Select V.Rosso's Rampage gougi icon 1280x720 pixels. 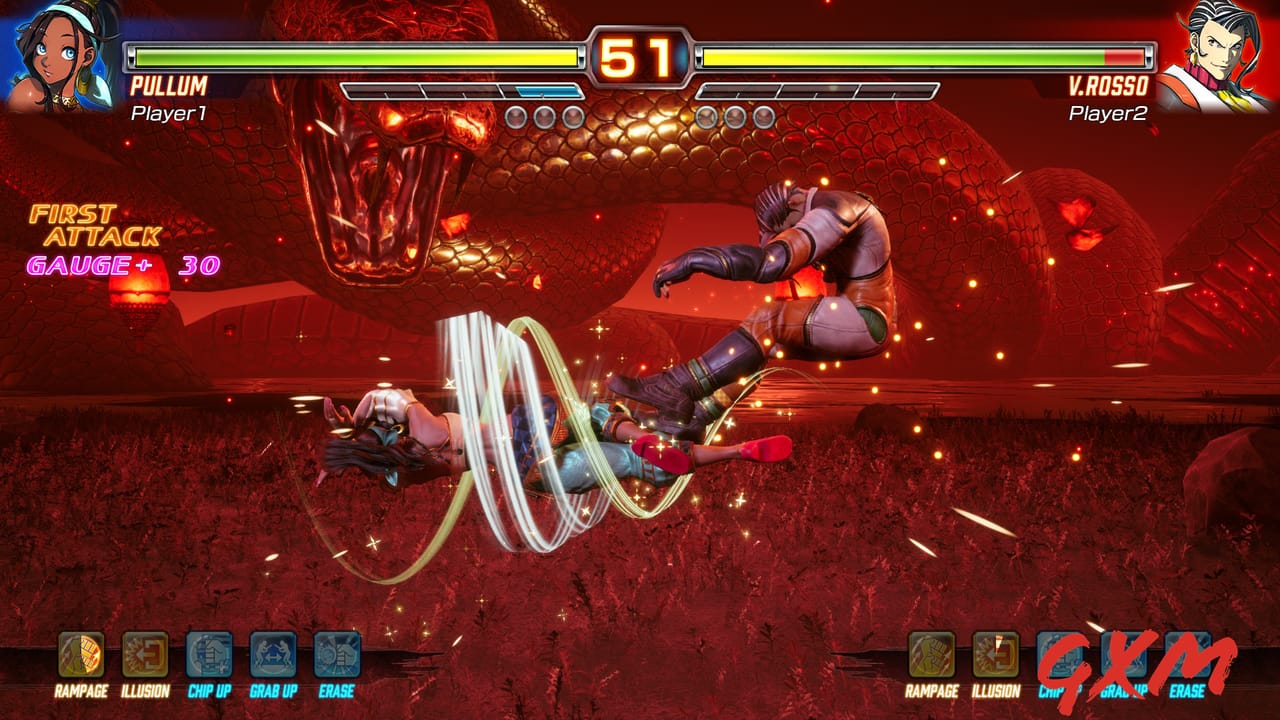(x=931, y=655)
